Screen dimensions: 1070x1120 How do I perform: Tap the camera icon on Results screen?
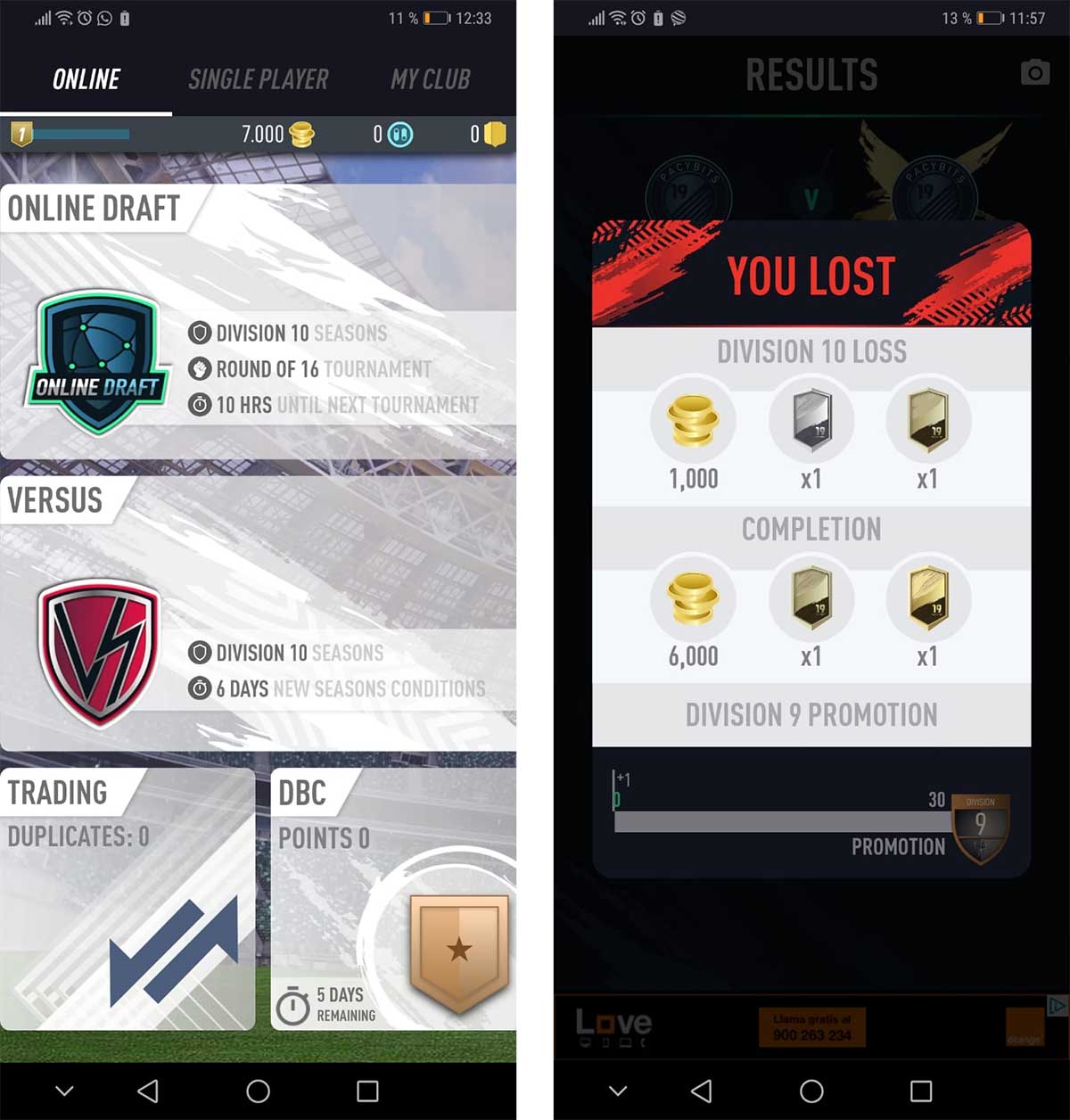(1034, 72)
